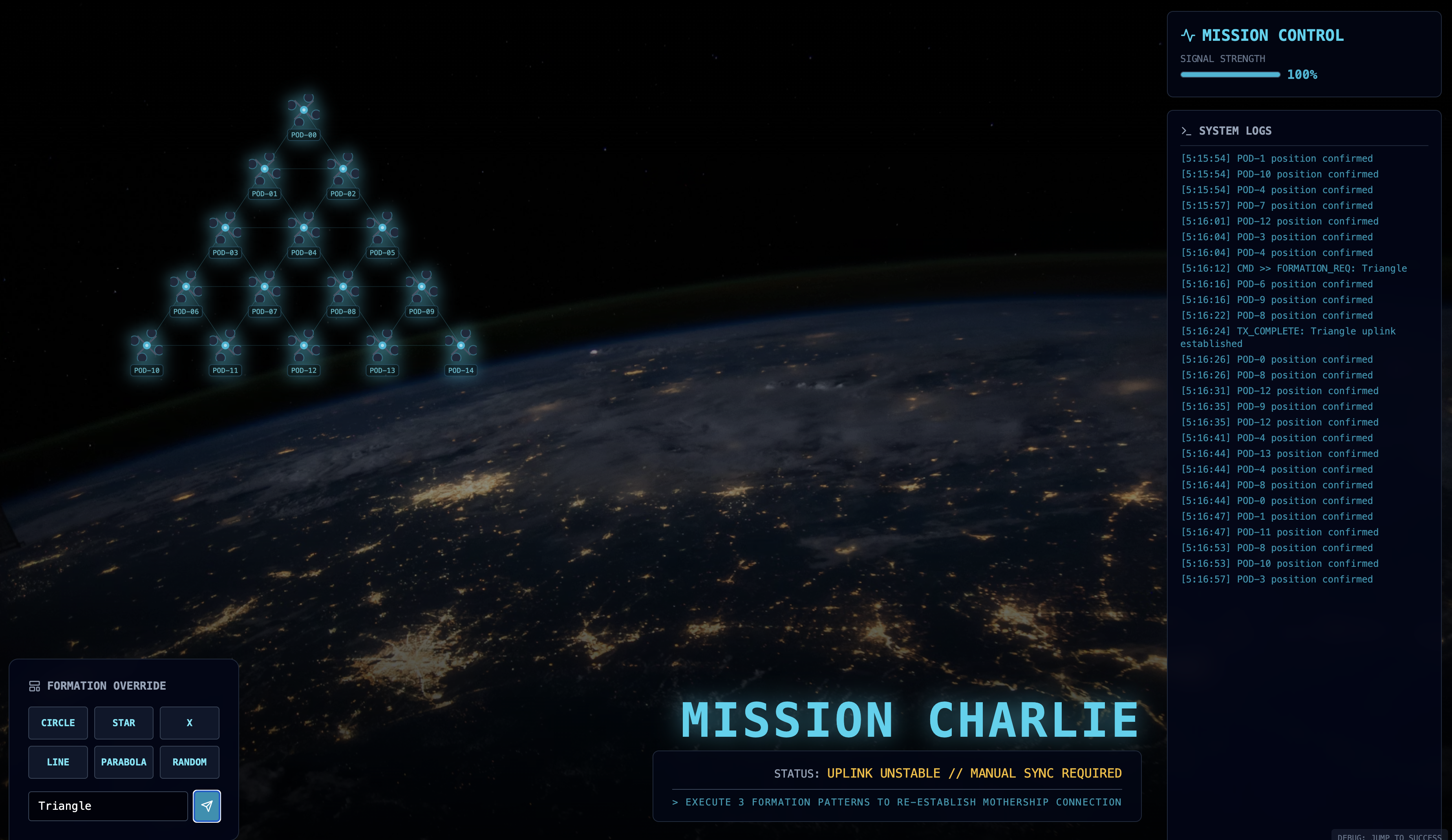
Task: Select the CIRCLE formation button
Action: click(x=58, y=723)
